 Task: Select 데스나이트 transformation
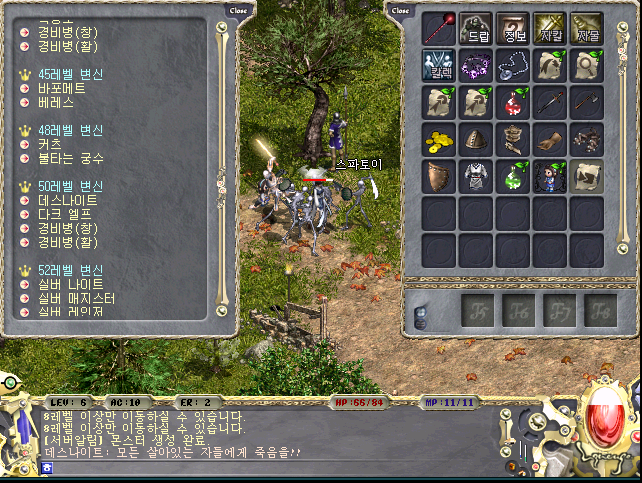(x=65, y=200)
